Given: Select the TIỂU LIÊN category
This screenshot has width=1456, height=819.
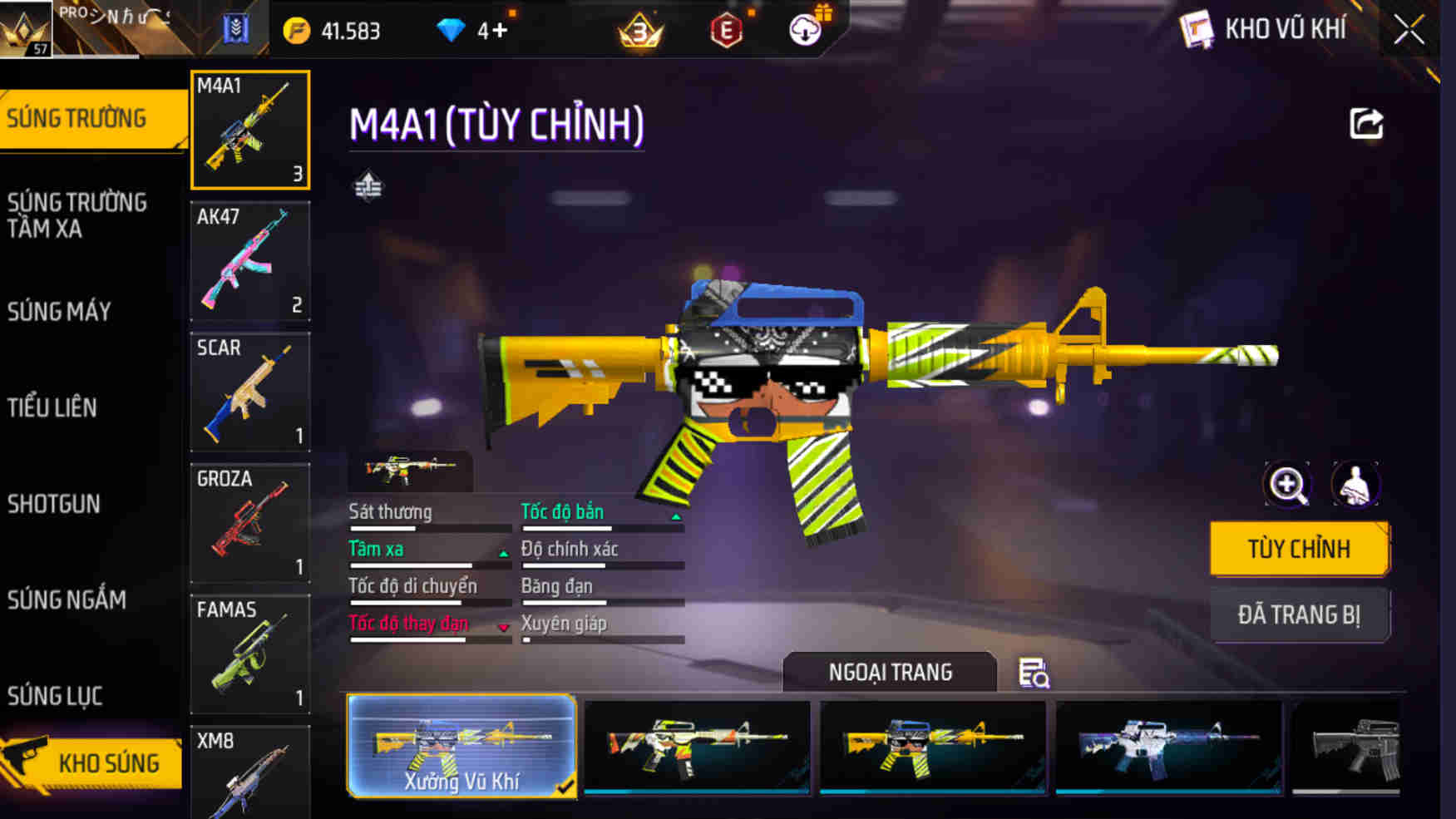Looking at the screenshot, I should [x=53, y=407].
